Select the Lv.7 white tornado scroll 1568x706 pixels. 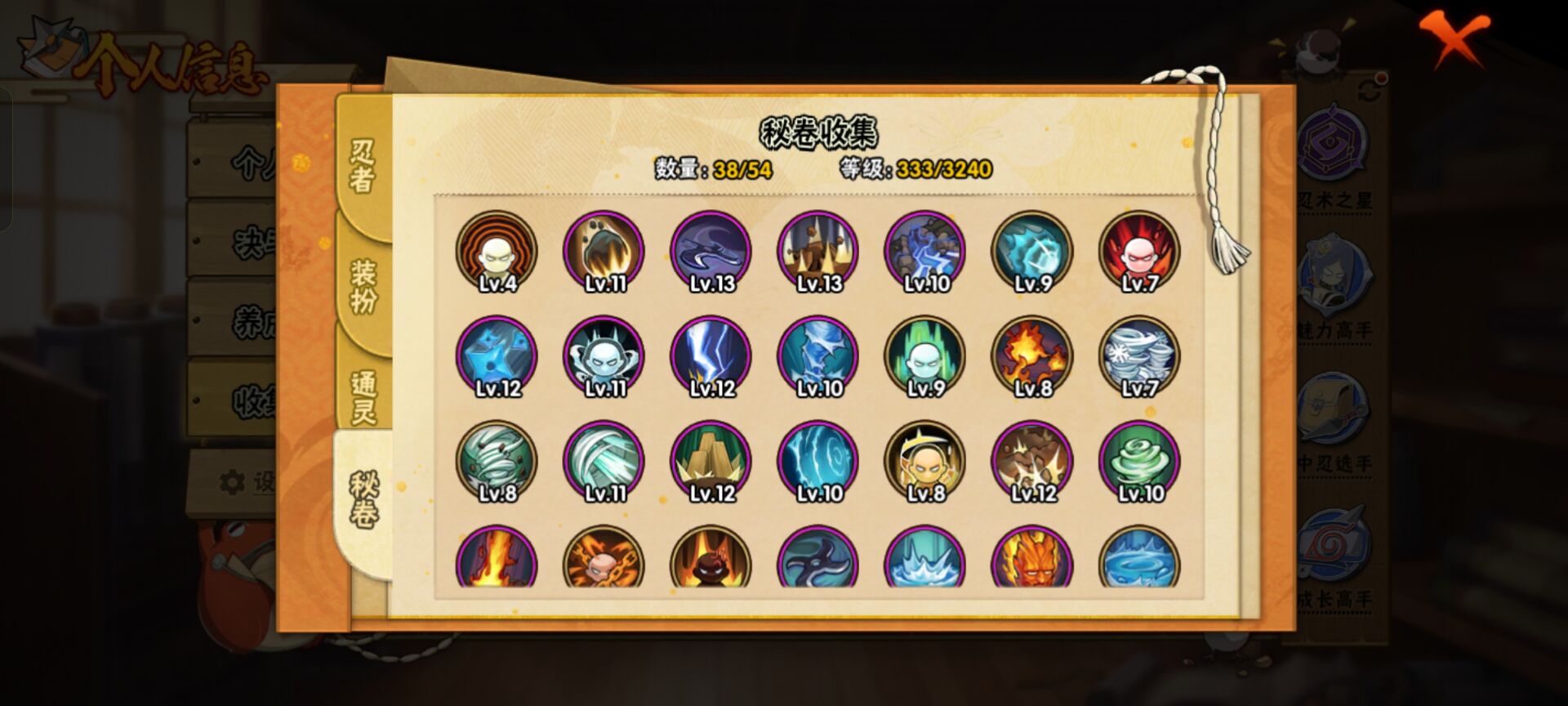pos(1140,356)
